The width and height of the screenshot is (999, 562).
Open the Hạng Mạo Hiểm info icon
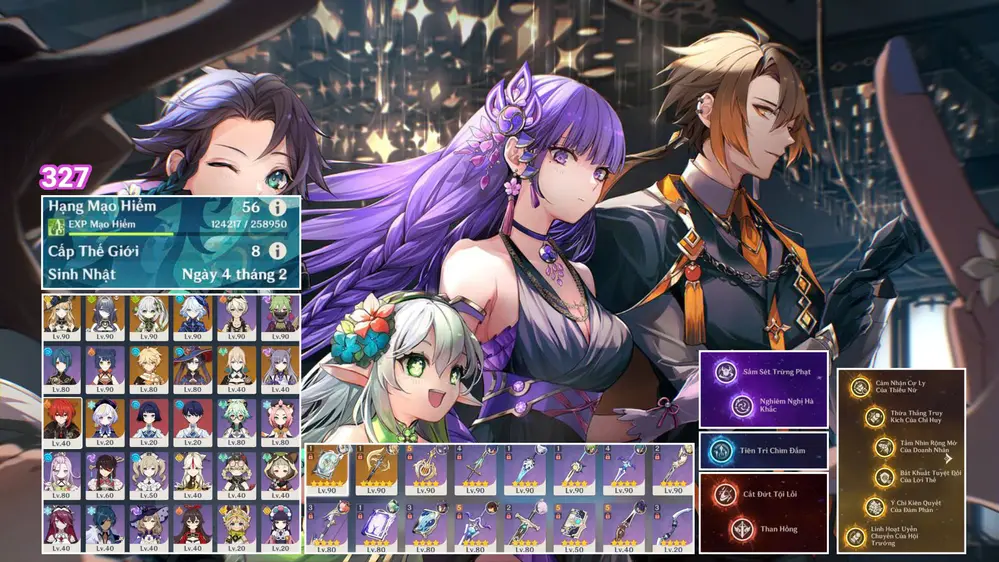[x=277, y=207]
